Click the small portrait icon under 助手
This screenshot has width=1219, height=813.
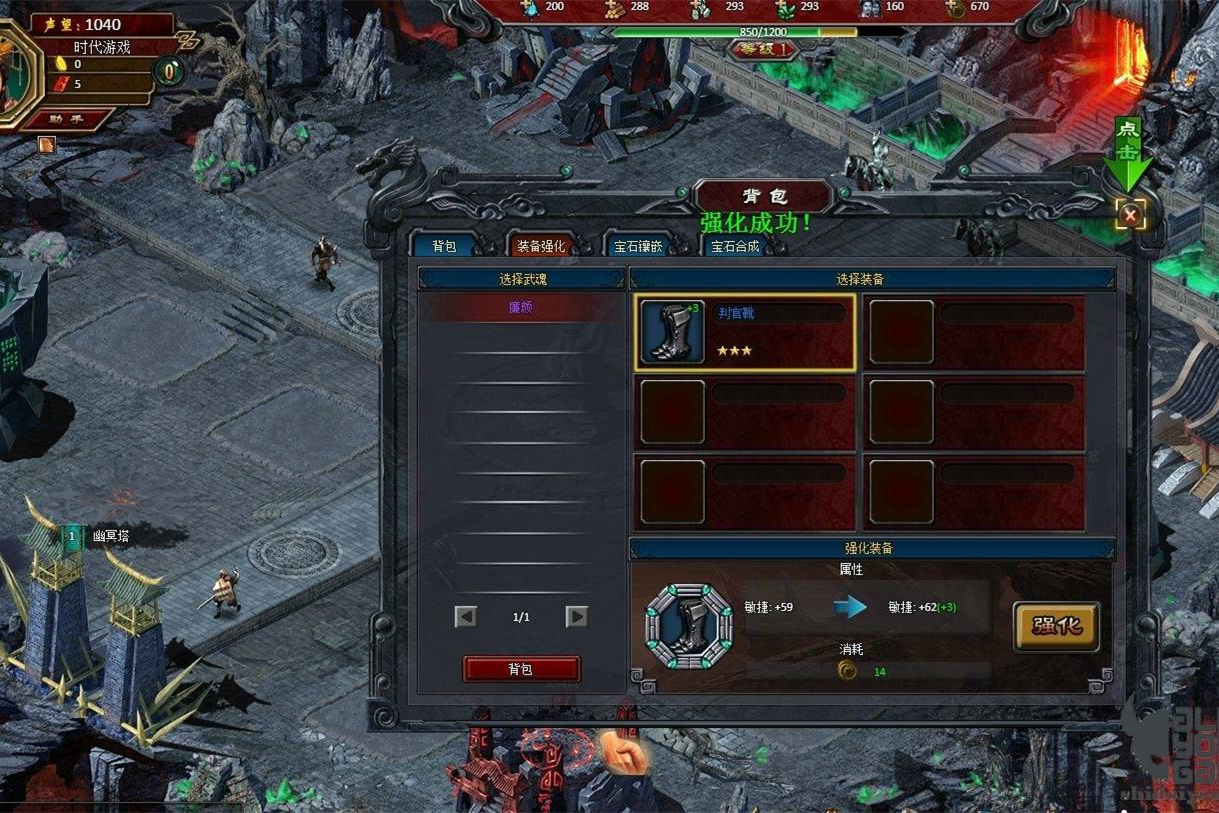[46, 144]
